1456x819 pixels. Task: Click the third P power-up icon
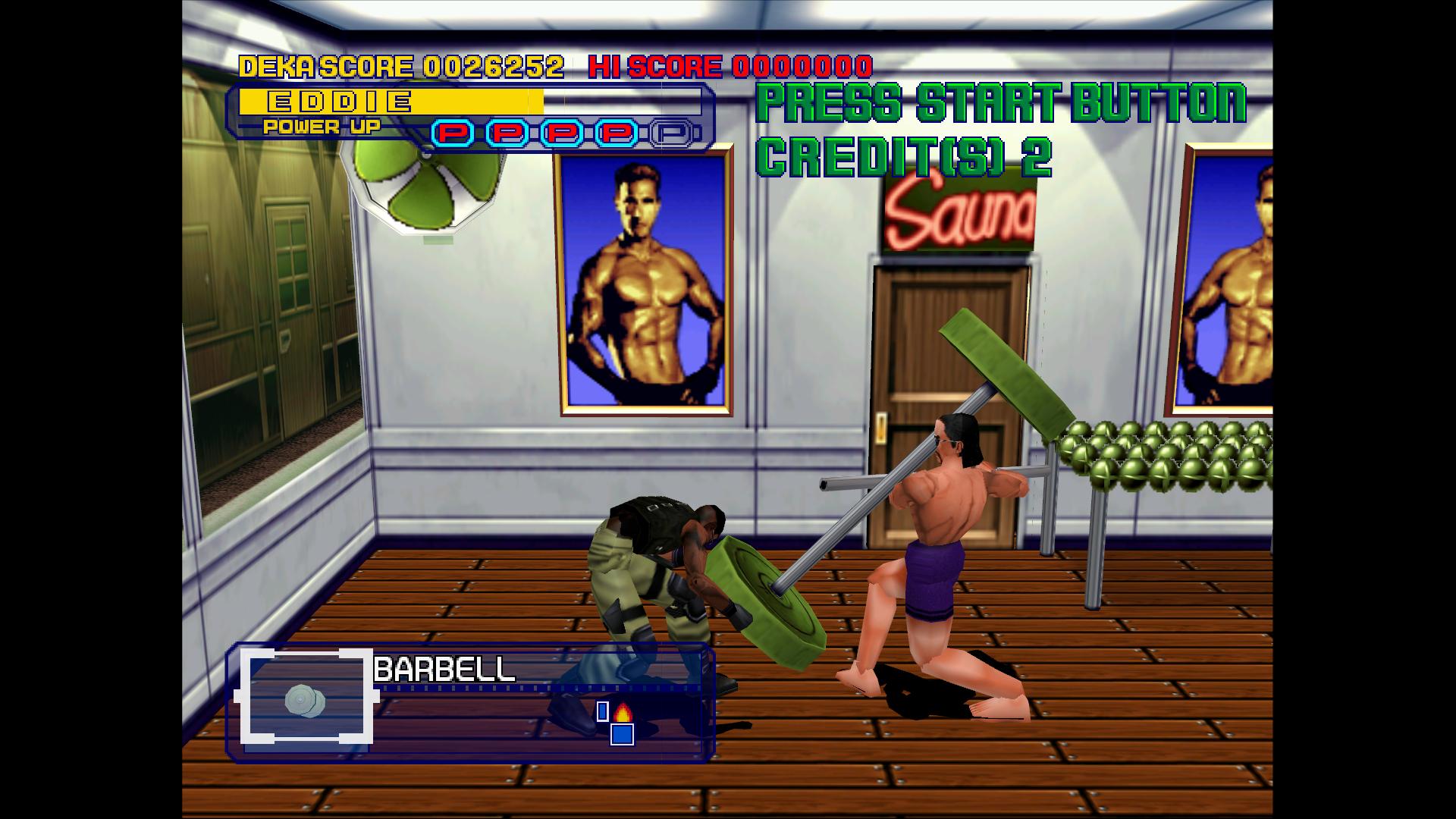(x=563, y=132)
